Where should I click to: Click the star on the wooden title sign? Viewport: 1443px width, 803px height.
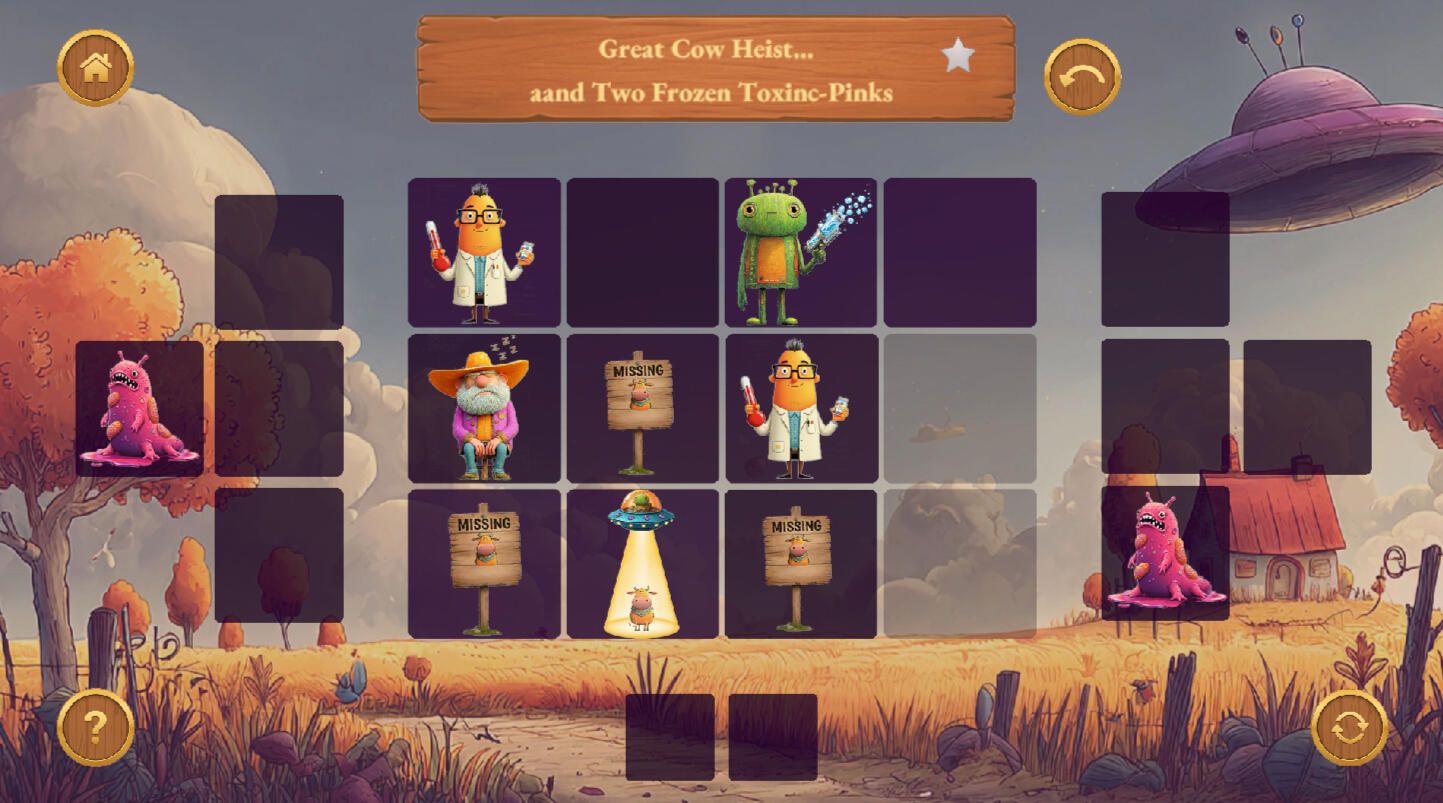[958, 56]
